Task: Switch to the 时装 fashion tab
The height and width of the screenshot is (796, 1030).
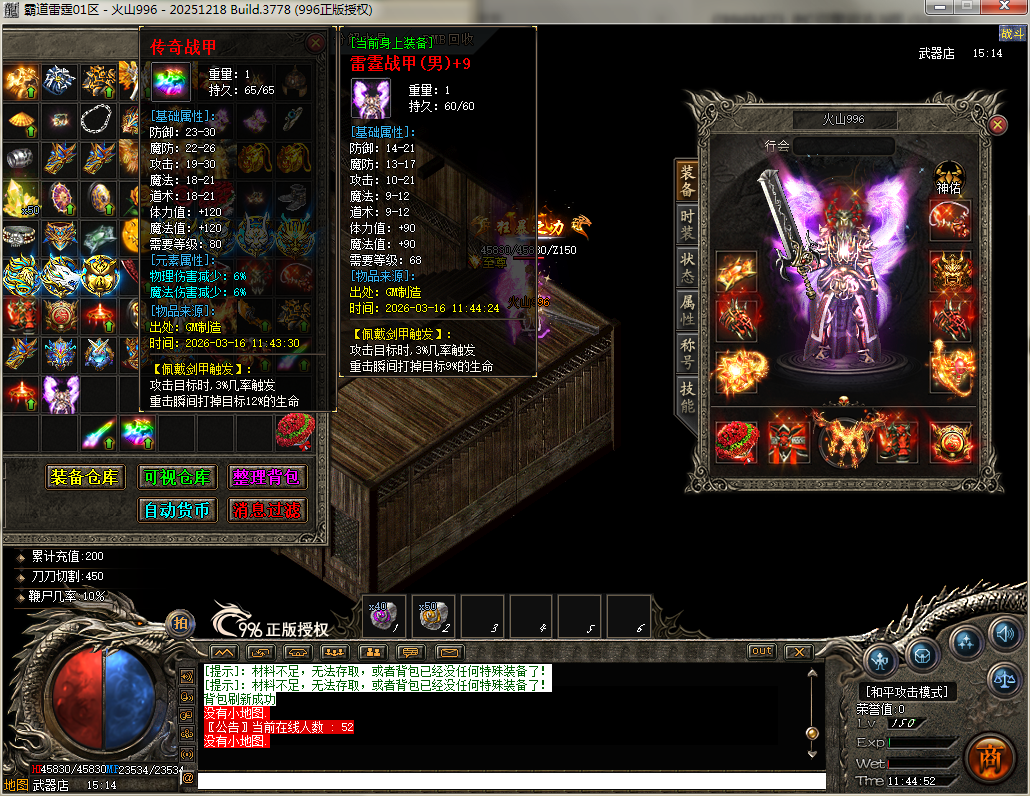Action: point(687,222)
